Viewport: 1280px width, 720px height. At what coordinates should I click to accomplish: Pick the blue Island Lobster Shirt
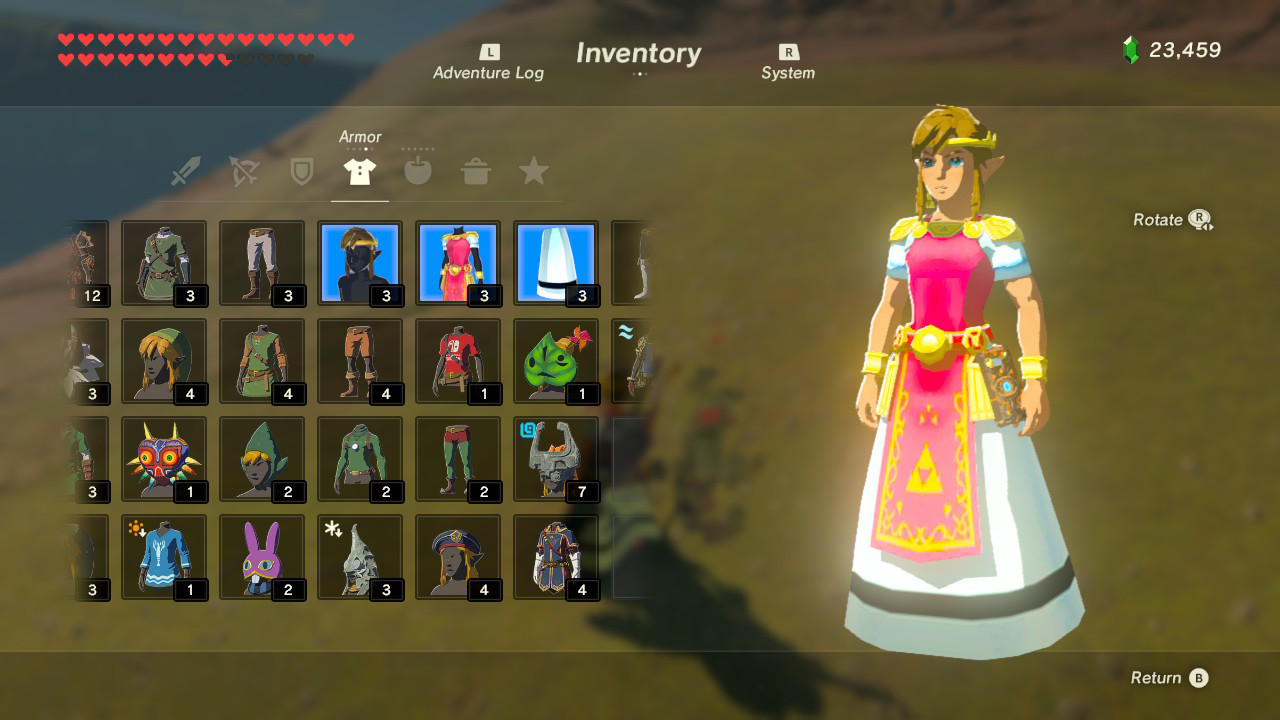[x=164, y=557]
